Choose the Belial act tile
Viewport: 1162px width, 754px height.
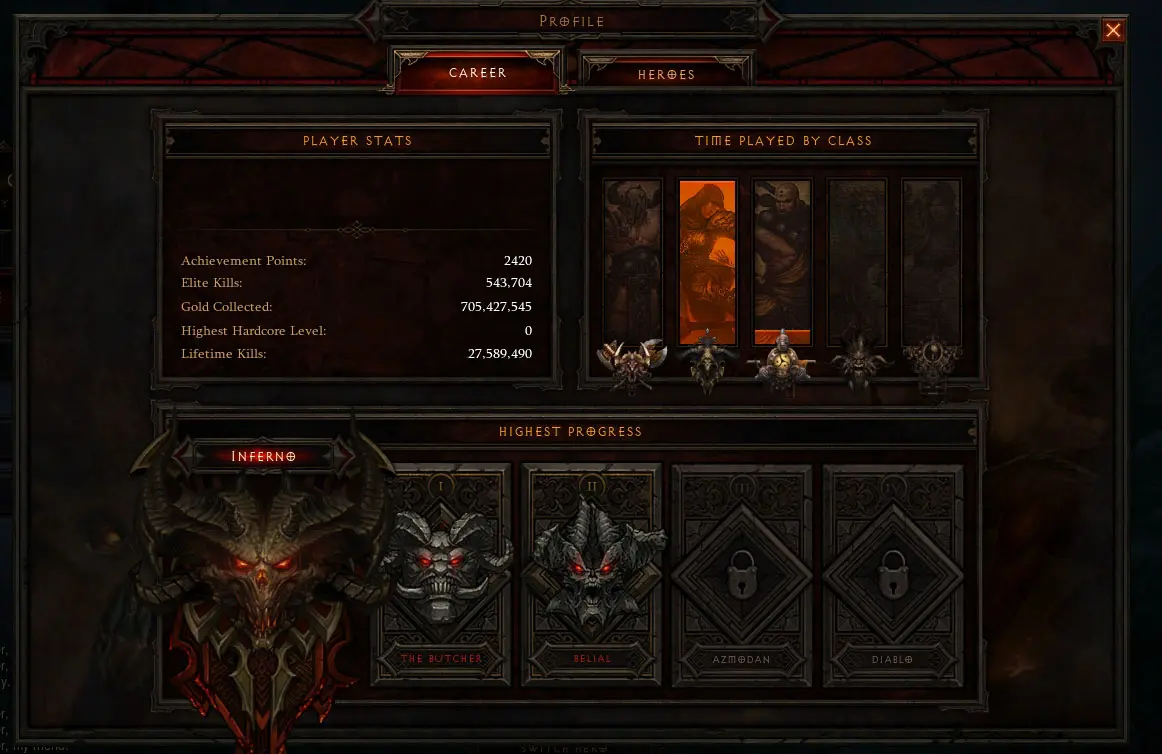pyautogui.click(x=592, y=573)
